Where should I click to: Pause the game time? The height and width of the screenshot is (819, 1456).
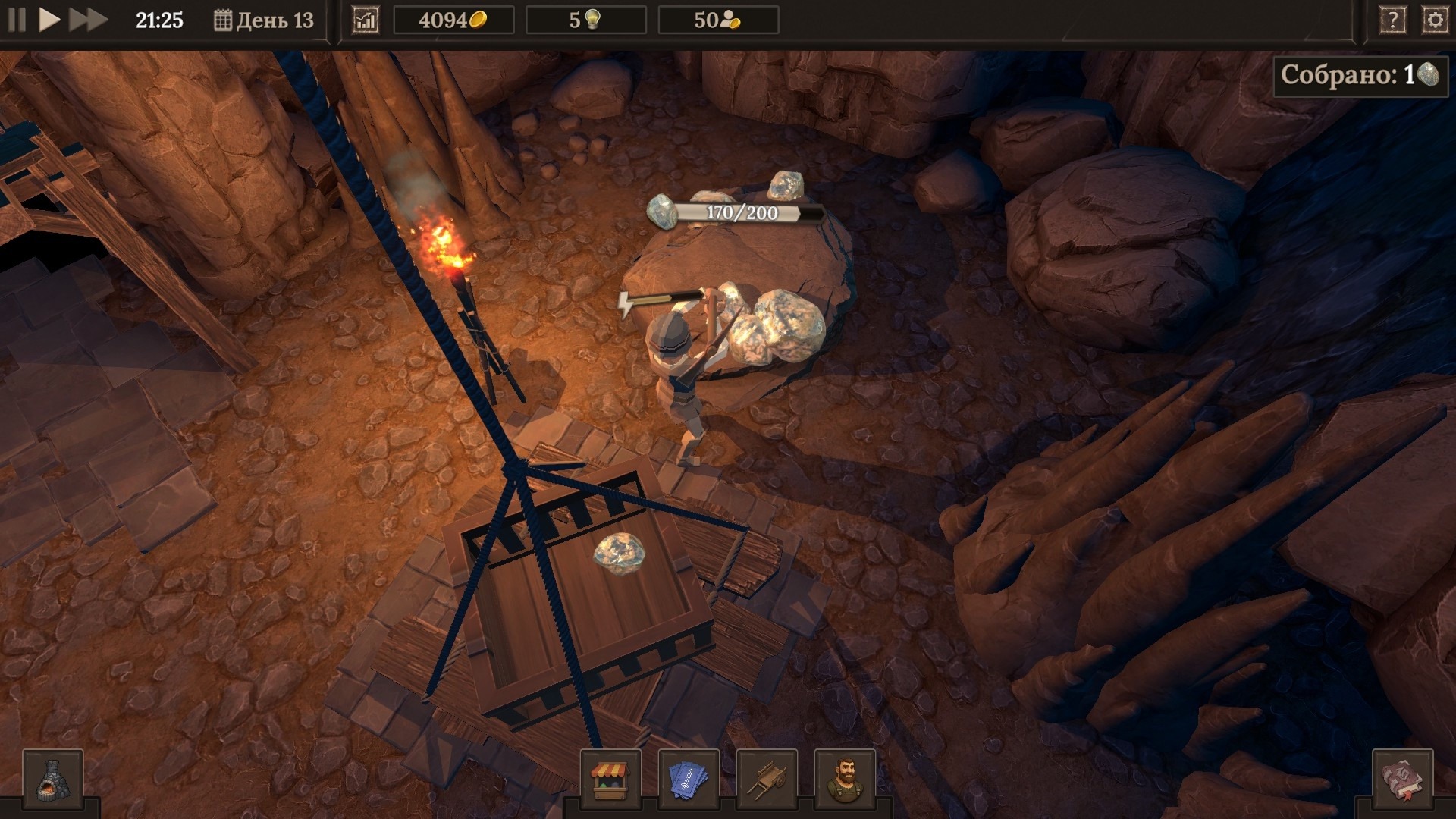point(17,20)
